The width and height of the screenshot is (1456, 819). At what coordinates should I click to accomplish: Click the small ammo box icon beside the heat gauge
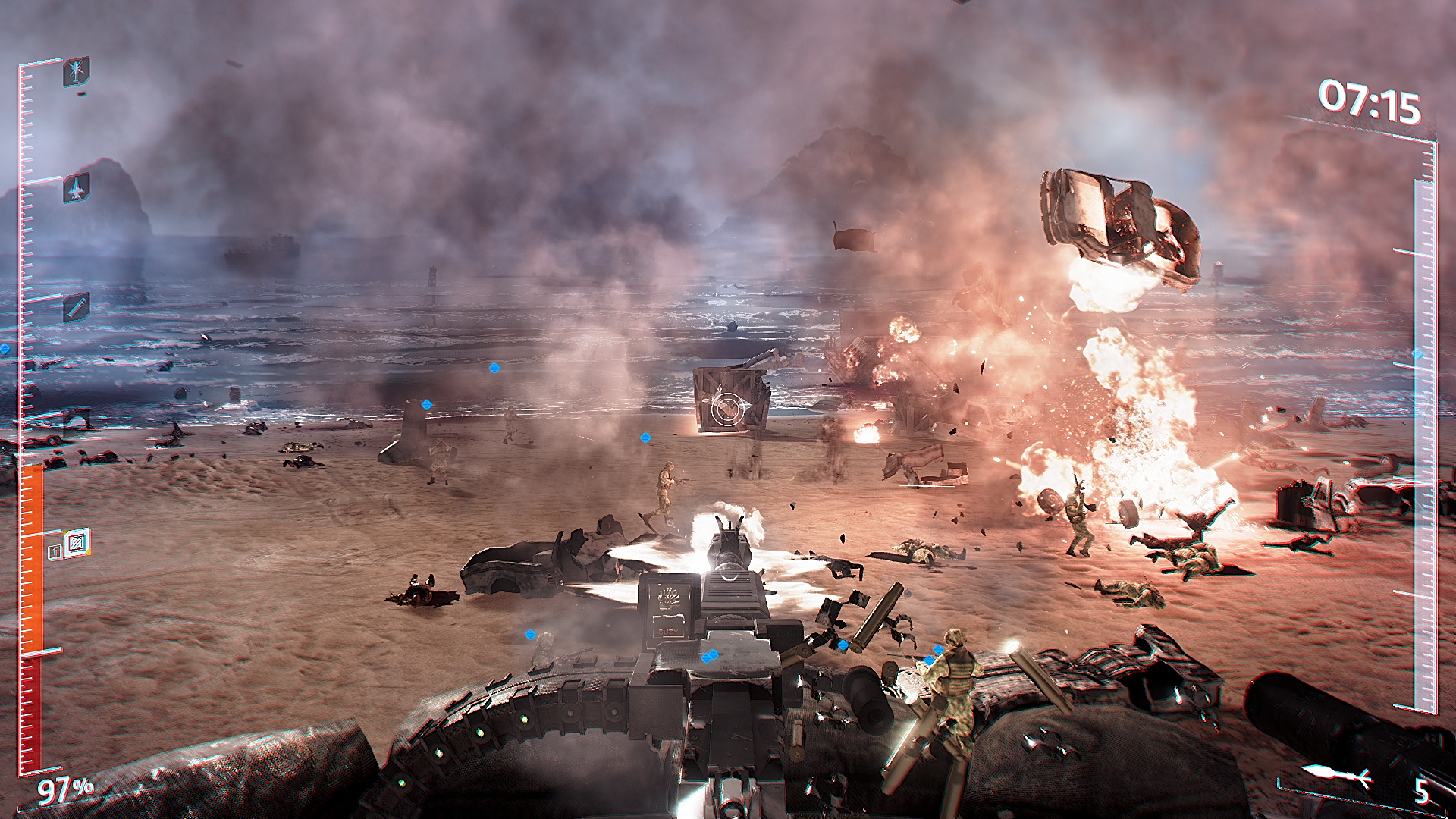[54, 551]
